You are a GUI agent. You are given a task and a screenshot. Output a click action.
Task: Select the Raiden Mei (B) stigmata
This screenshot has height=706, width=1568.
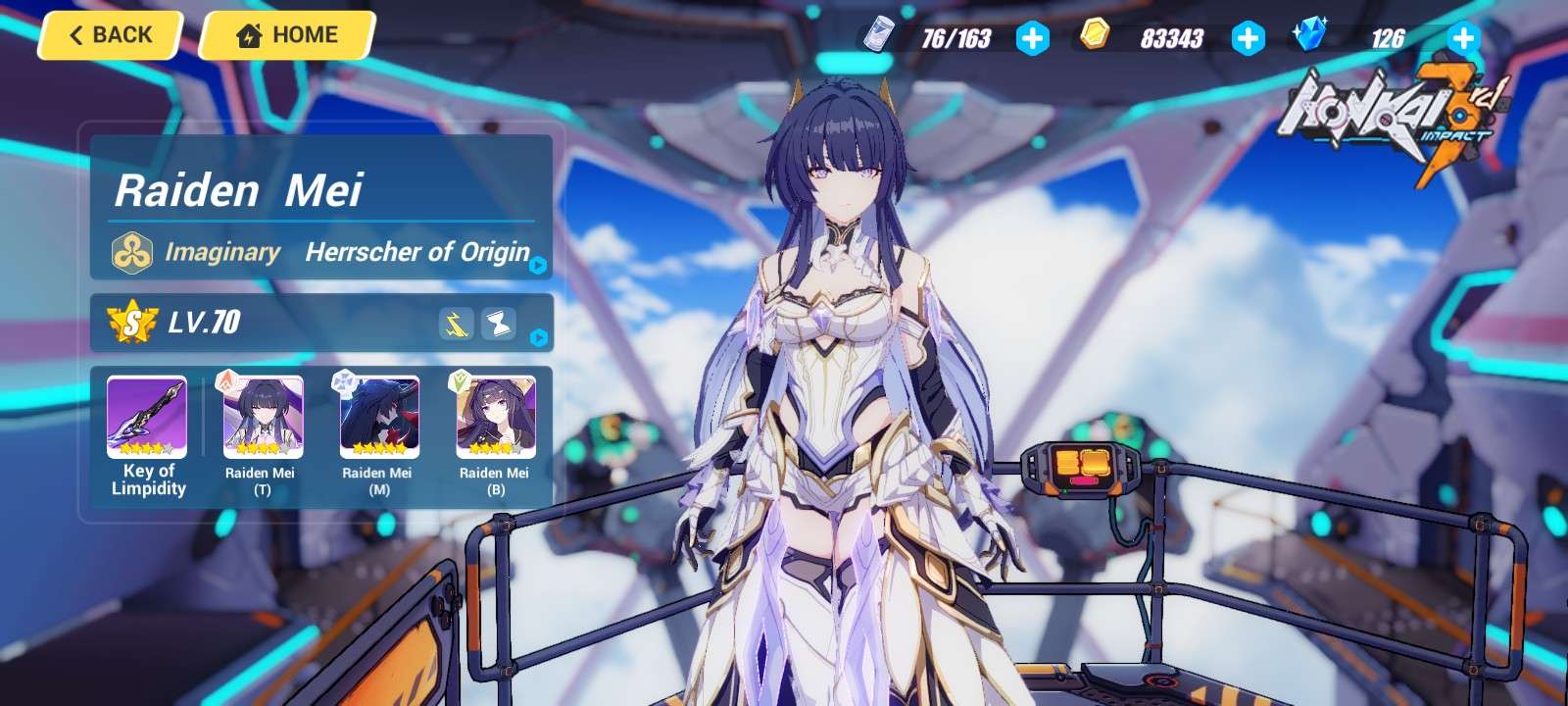496,419
